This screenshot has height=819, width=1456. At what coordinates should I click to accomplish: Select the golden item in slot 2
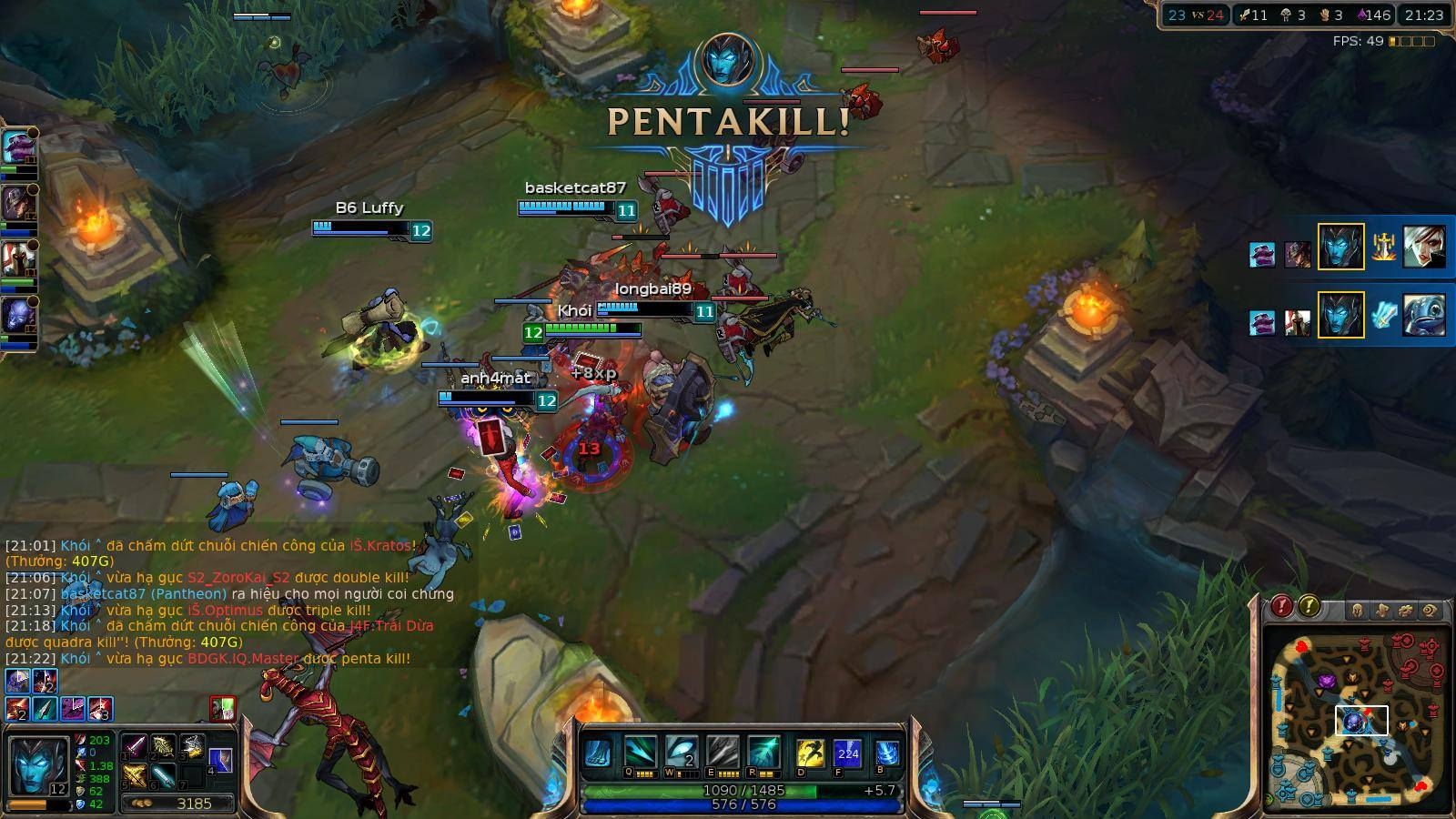163,748
